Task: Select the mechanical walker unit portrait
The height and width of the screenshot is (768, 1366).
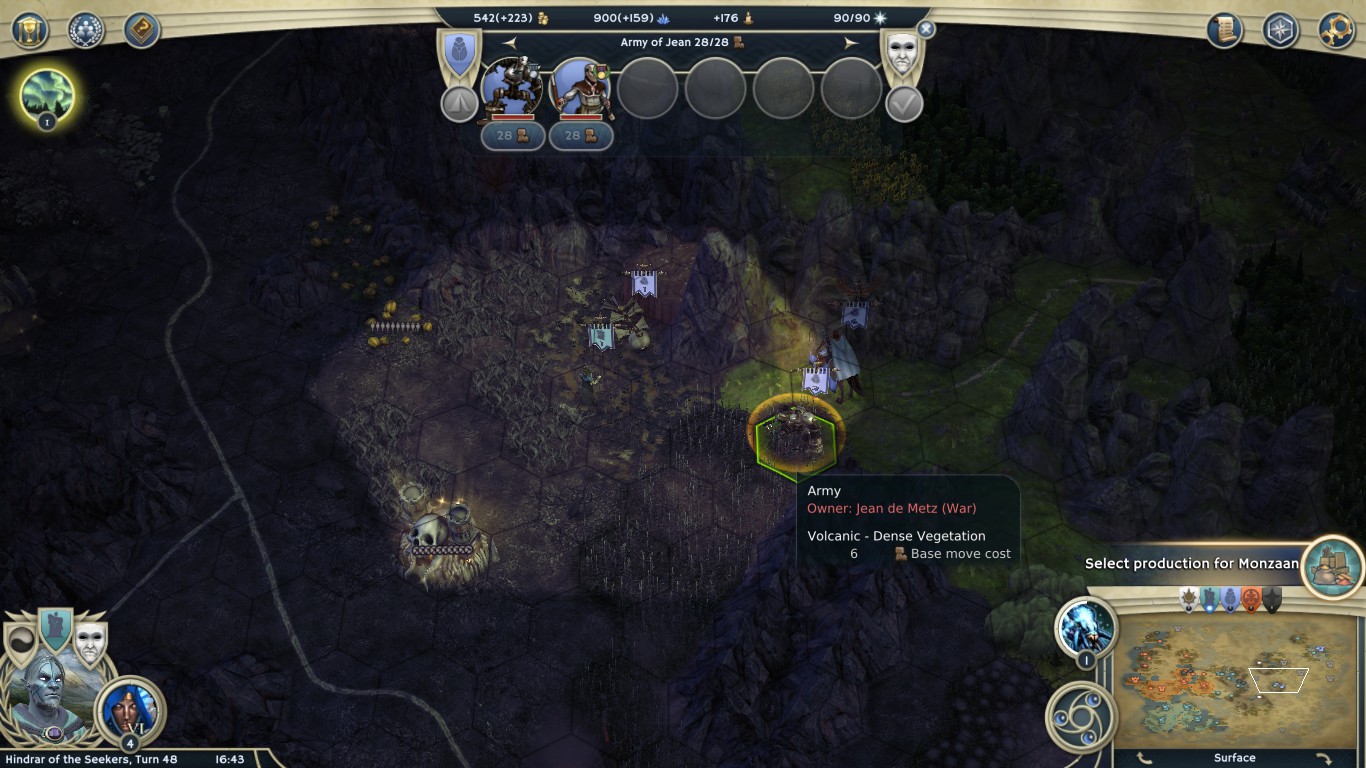Action: 512,88
